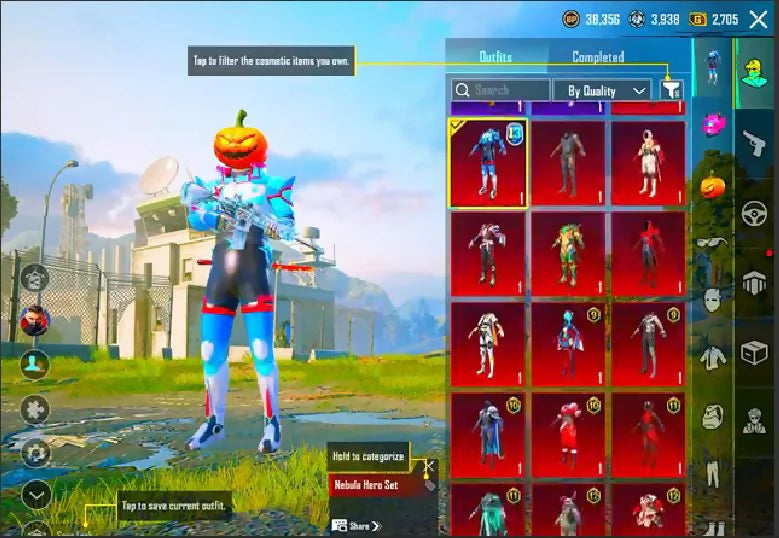
Task: Expand the down-arrow button on left
Action: (36, 494)
